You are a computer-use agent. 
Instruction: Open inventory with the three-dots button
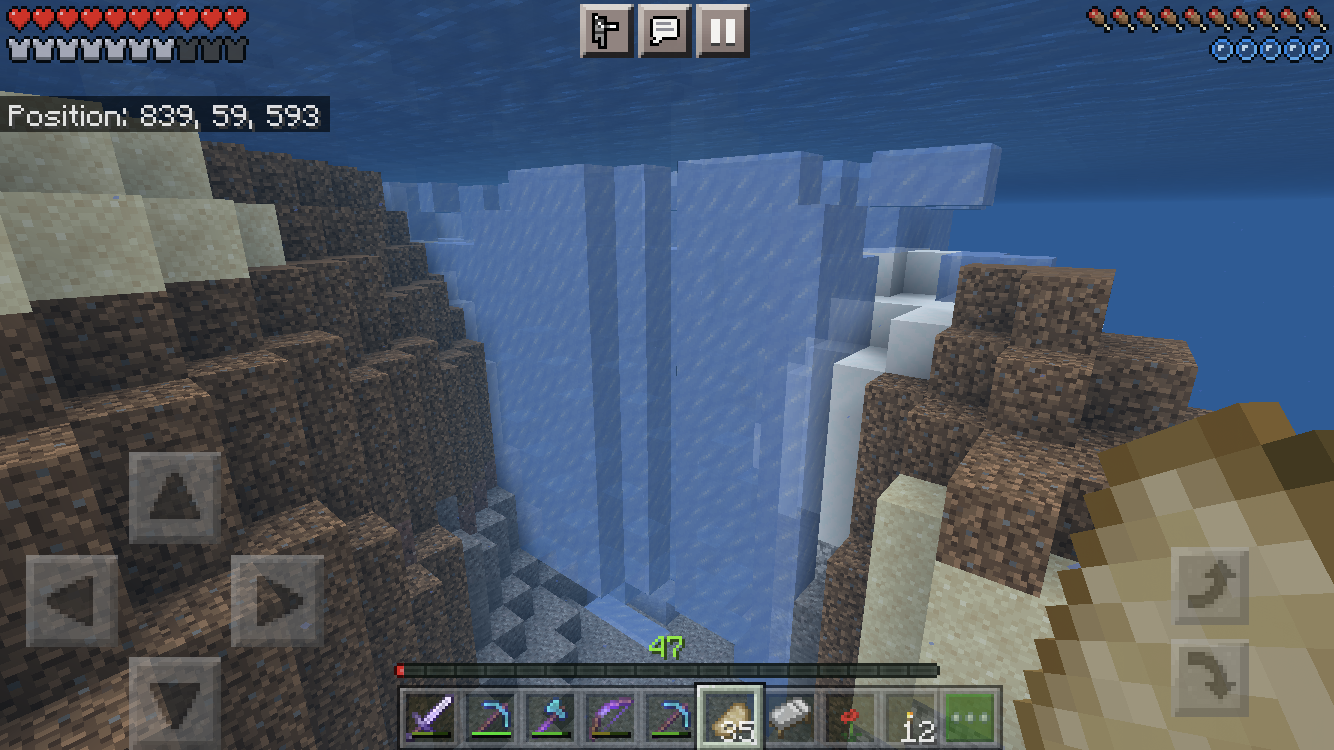pyautogui.click(x=971, y=716)
